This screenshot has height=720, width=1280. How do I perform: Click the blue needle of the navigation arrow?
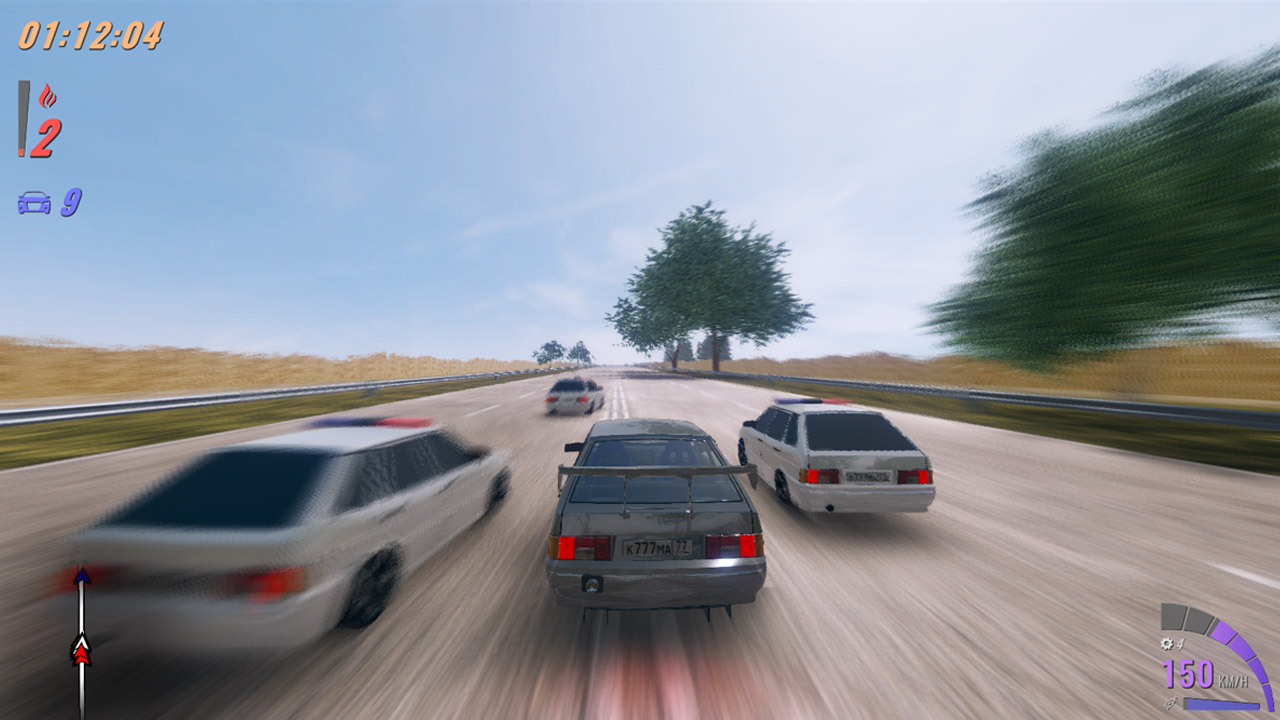[82, 578]
